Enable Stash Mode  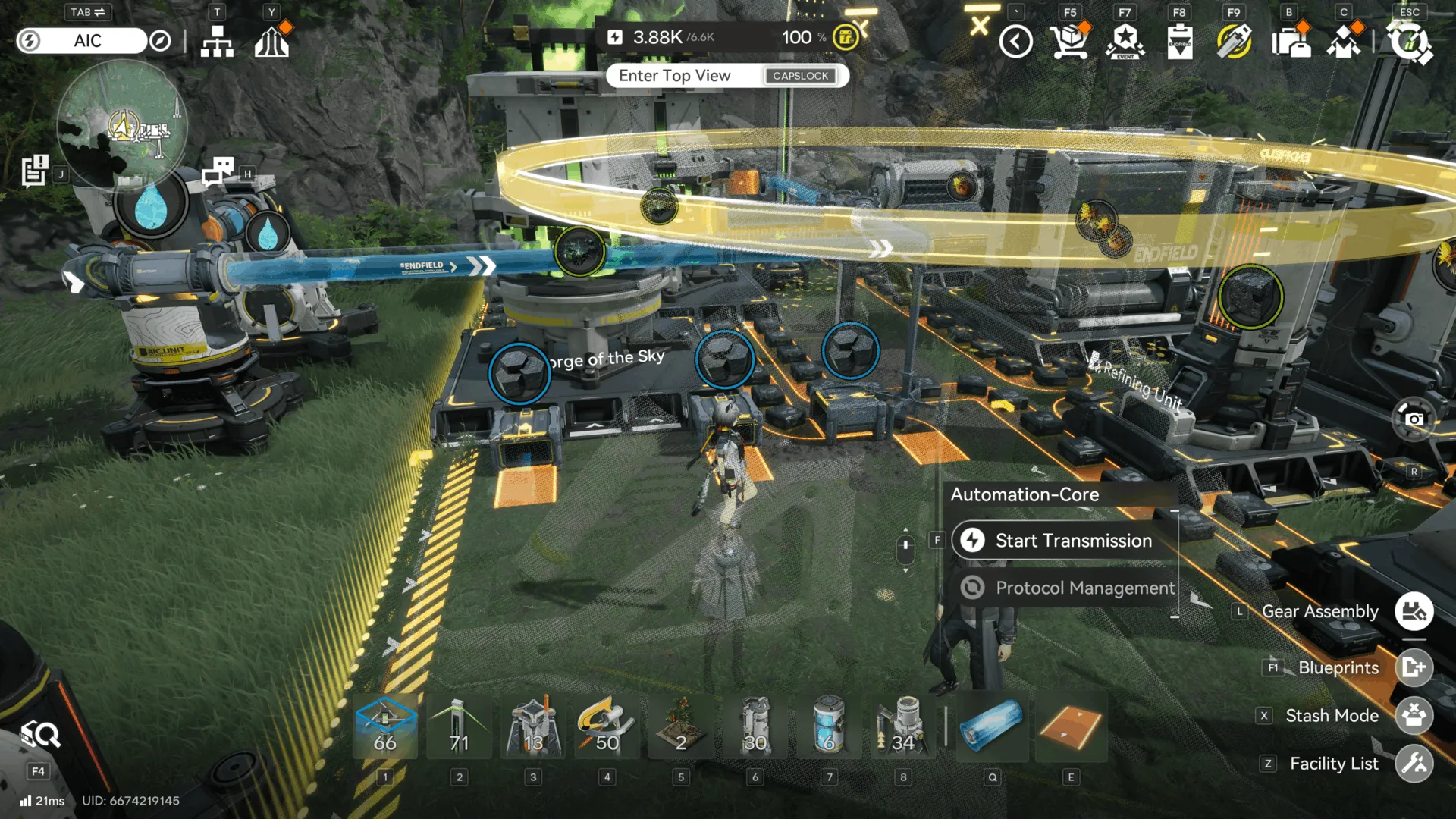click(1415, 715)
